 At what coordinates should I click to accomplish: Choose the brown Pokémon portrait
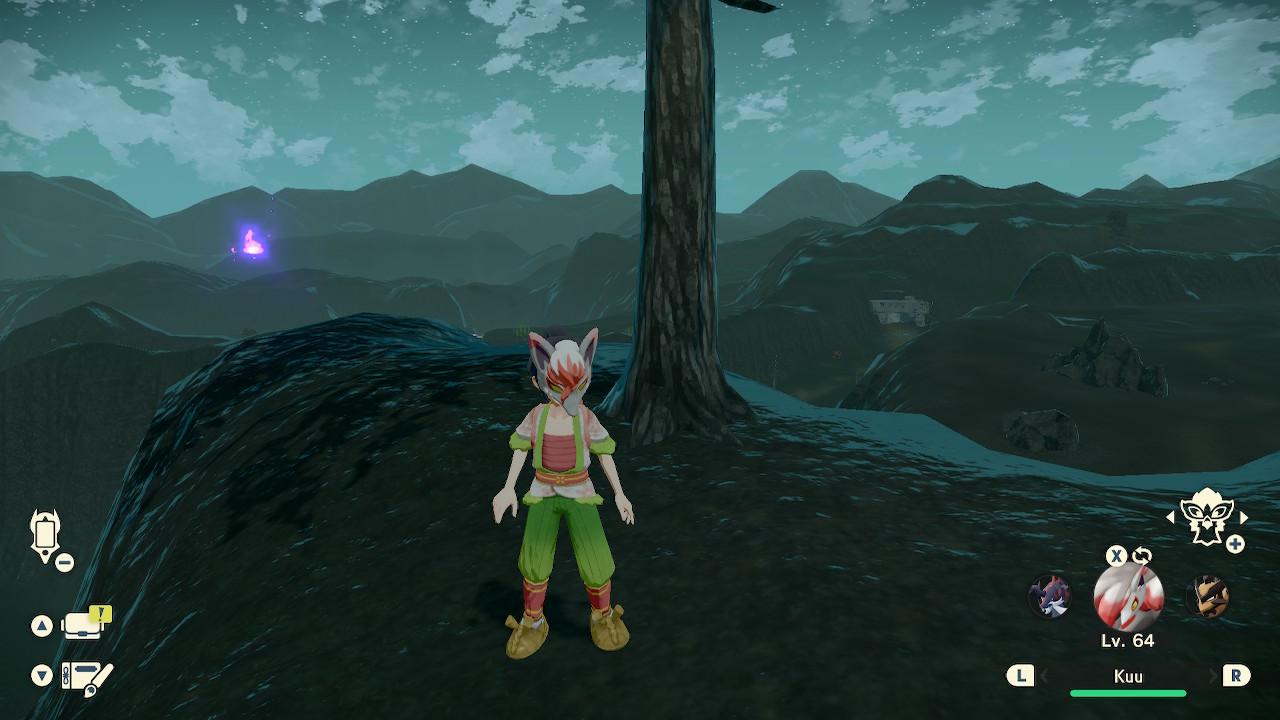(1207, 597)
